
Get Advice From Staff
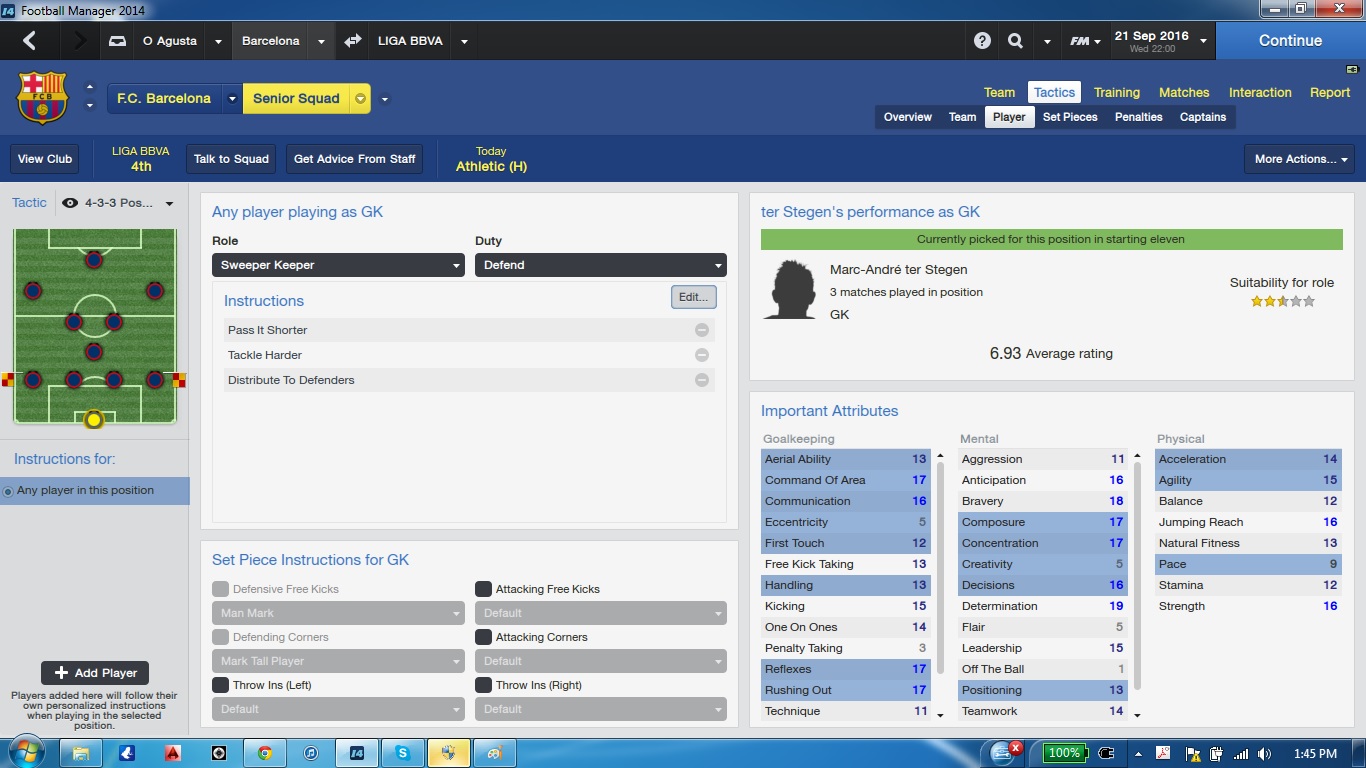(354, 159)
